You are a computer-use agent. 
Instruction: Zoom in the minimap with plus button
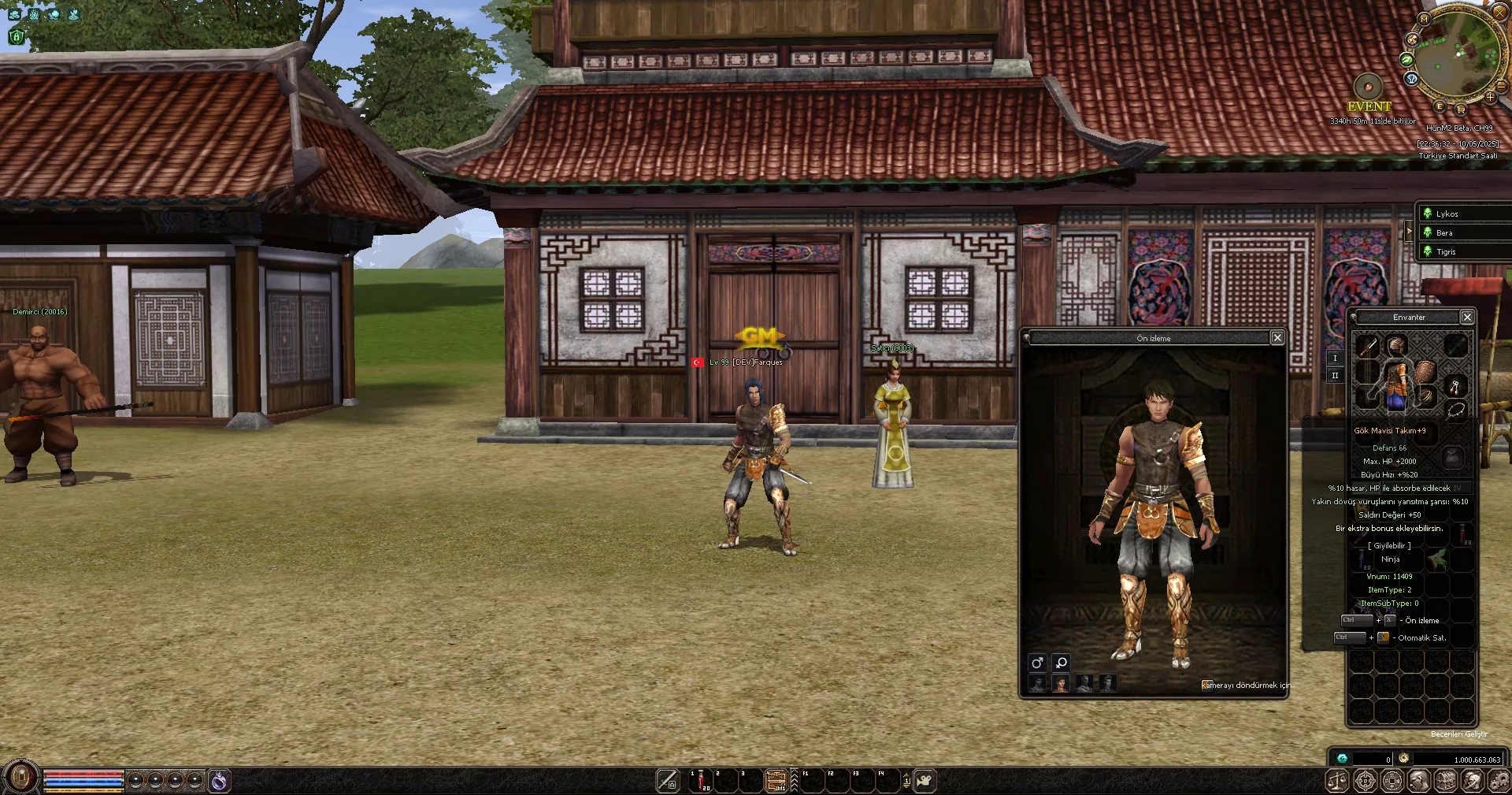pyautogui.click(x=1490, y=98)
